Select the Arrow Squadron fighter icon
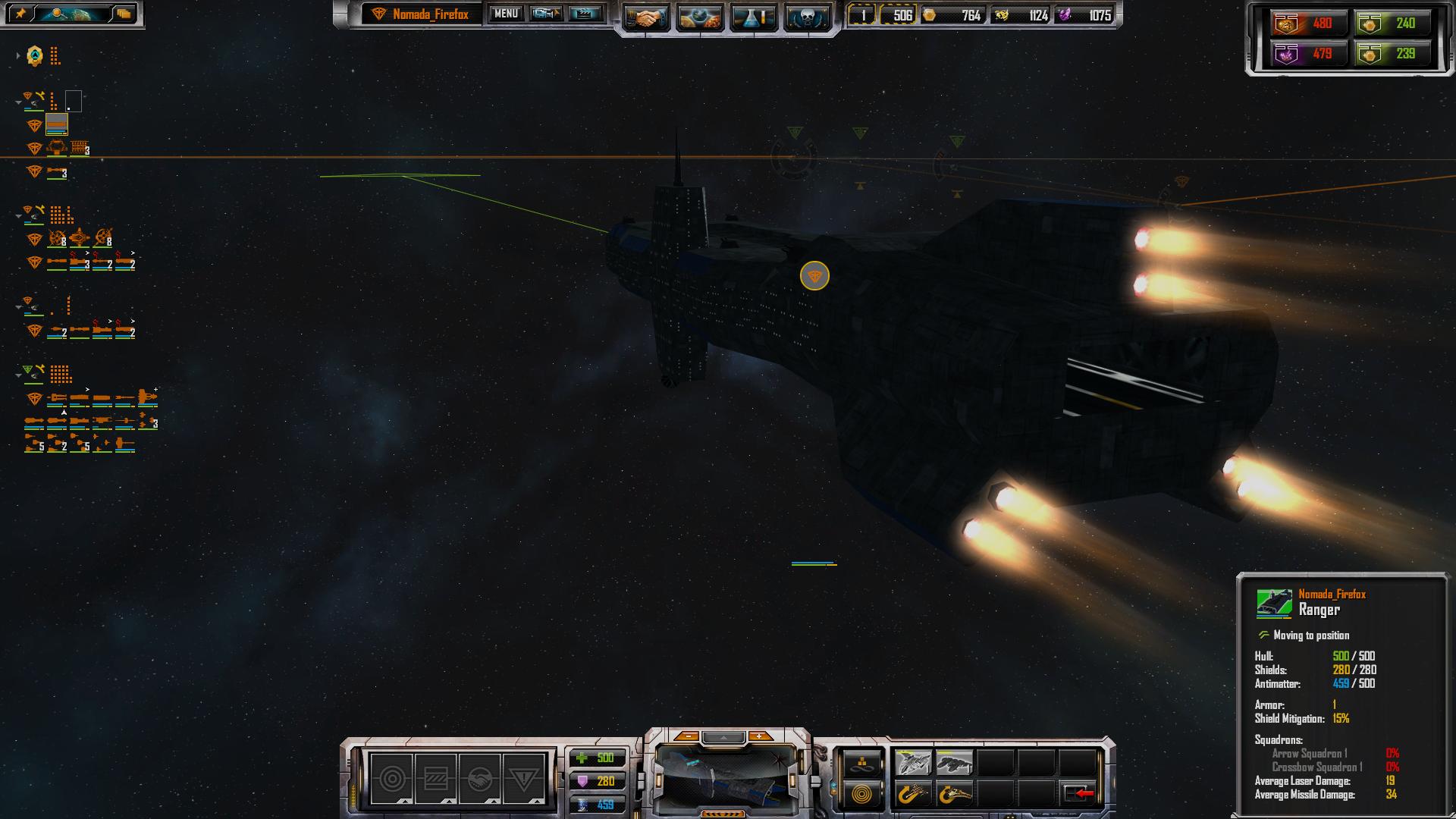 (913, 761)
